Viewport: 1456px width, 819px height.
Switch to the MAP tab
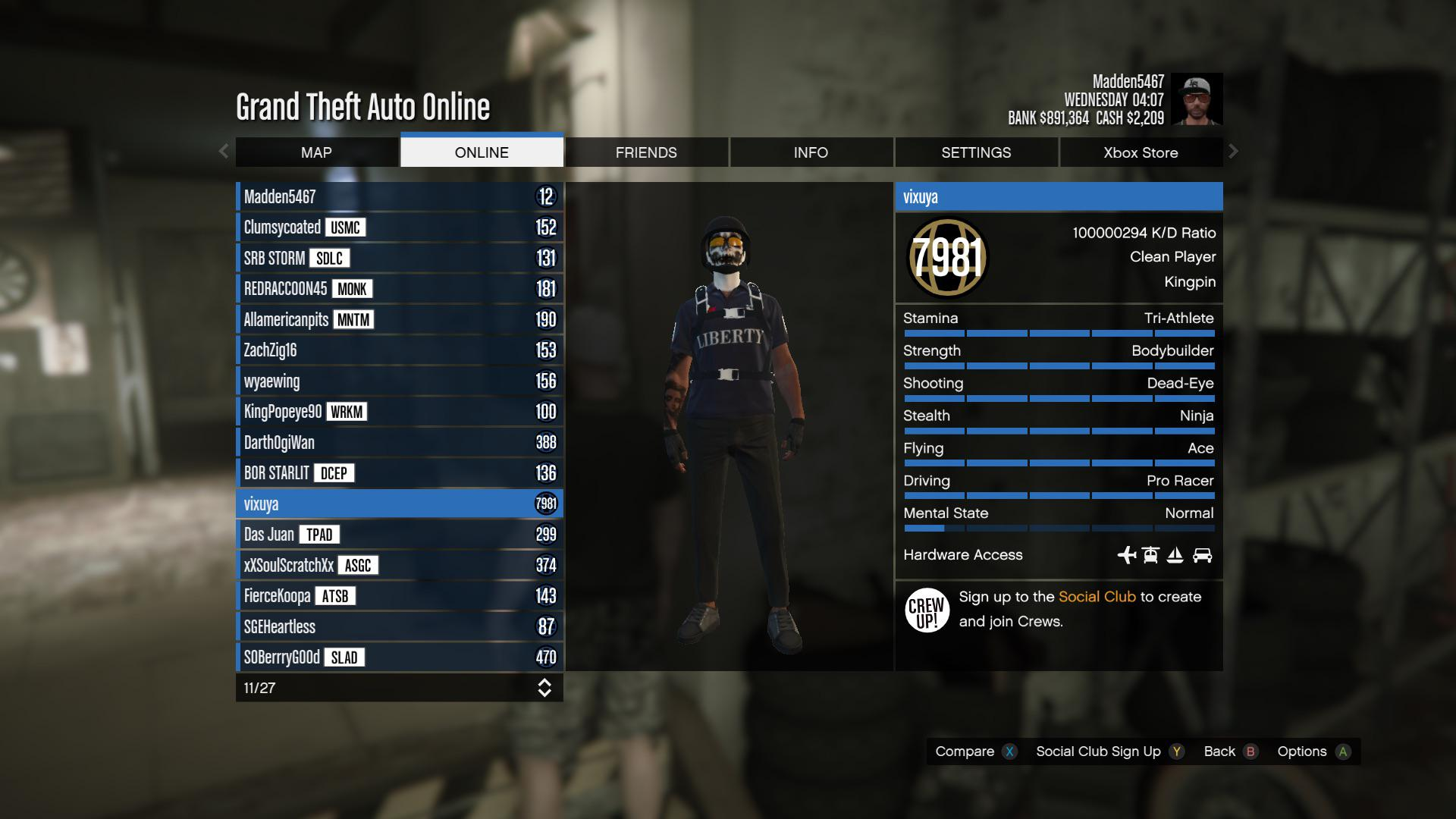click(316, 152)
